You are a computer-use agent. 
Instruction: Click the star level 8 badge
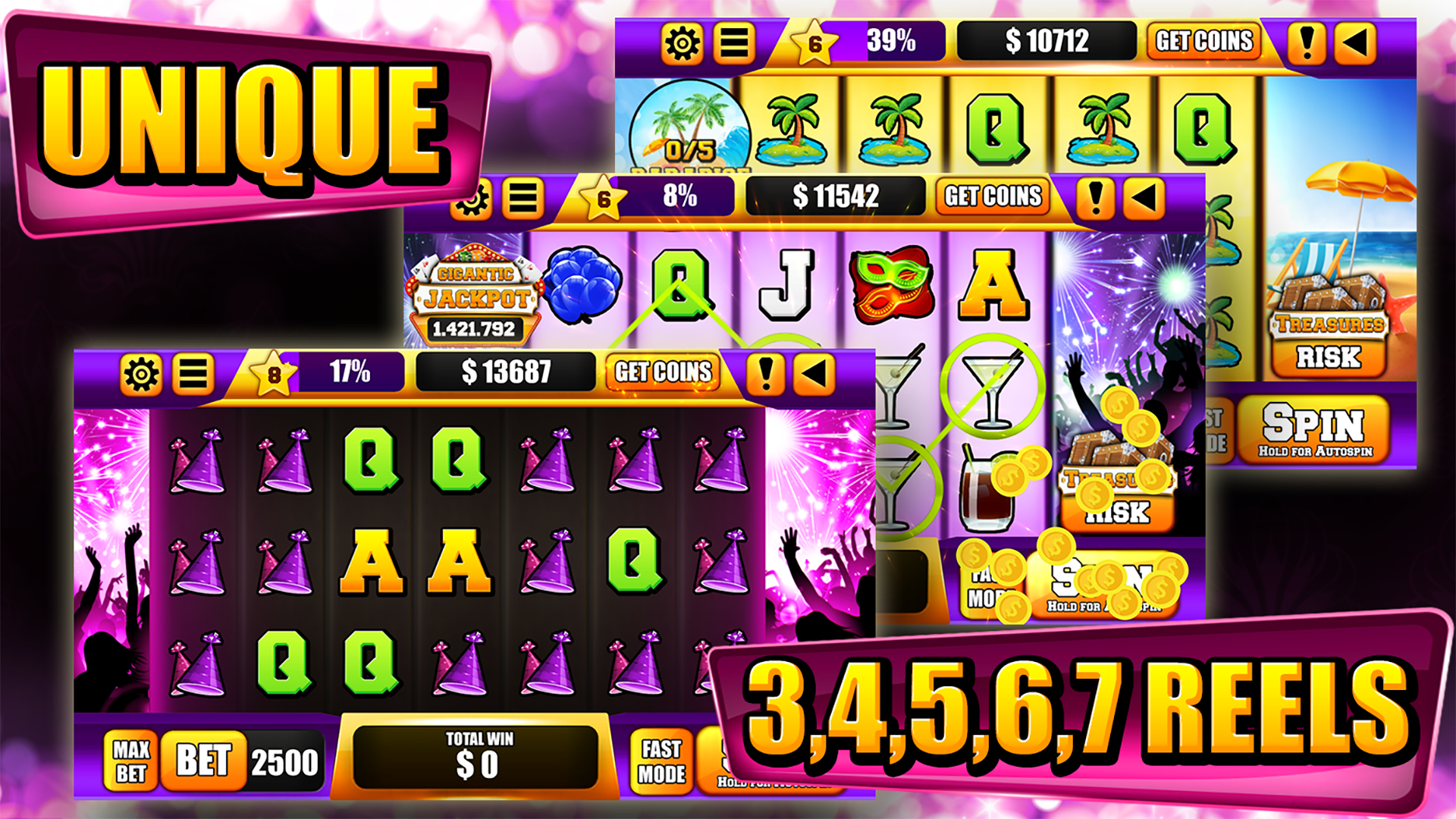click(x=273, y=372)
